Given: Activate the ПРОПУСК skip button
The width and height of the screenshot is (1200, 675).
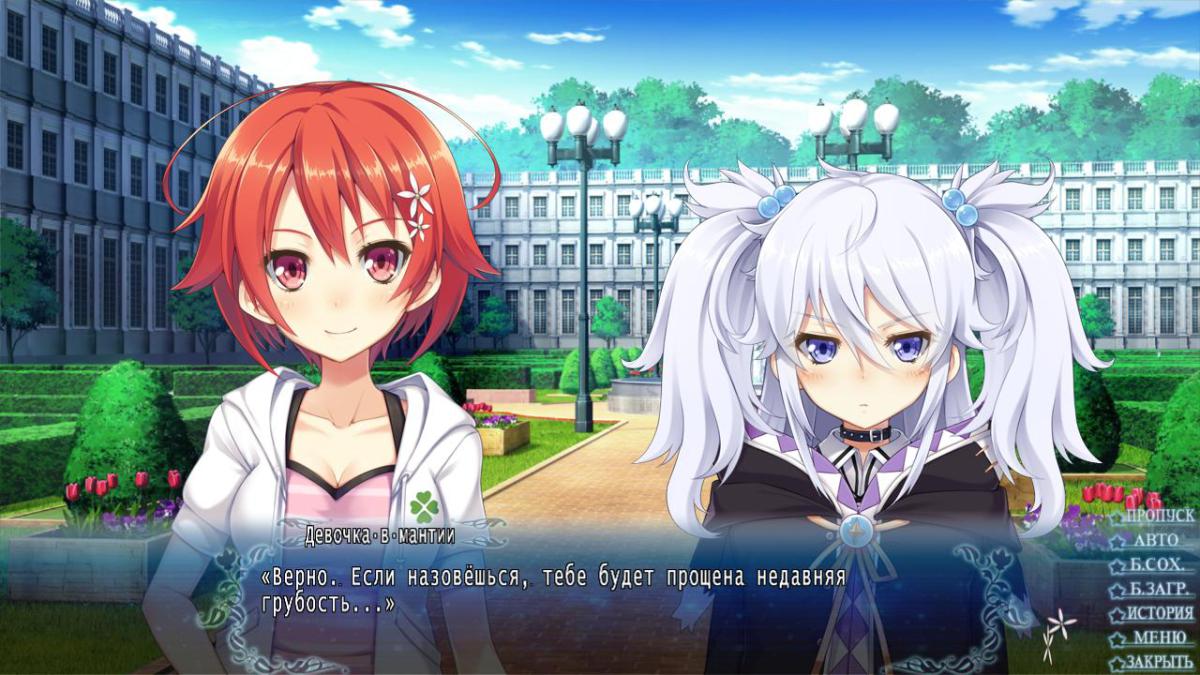Looking at the screenshot, I should pyautogui.click(x=1158, y=516).
